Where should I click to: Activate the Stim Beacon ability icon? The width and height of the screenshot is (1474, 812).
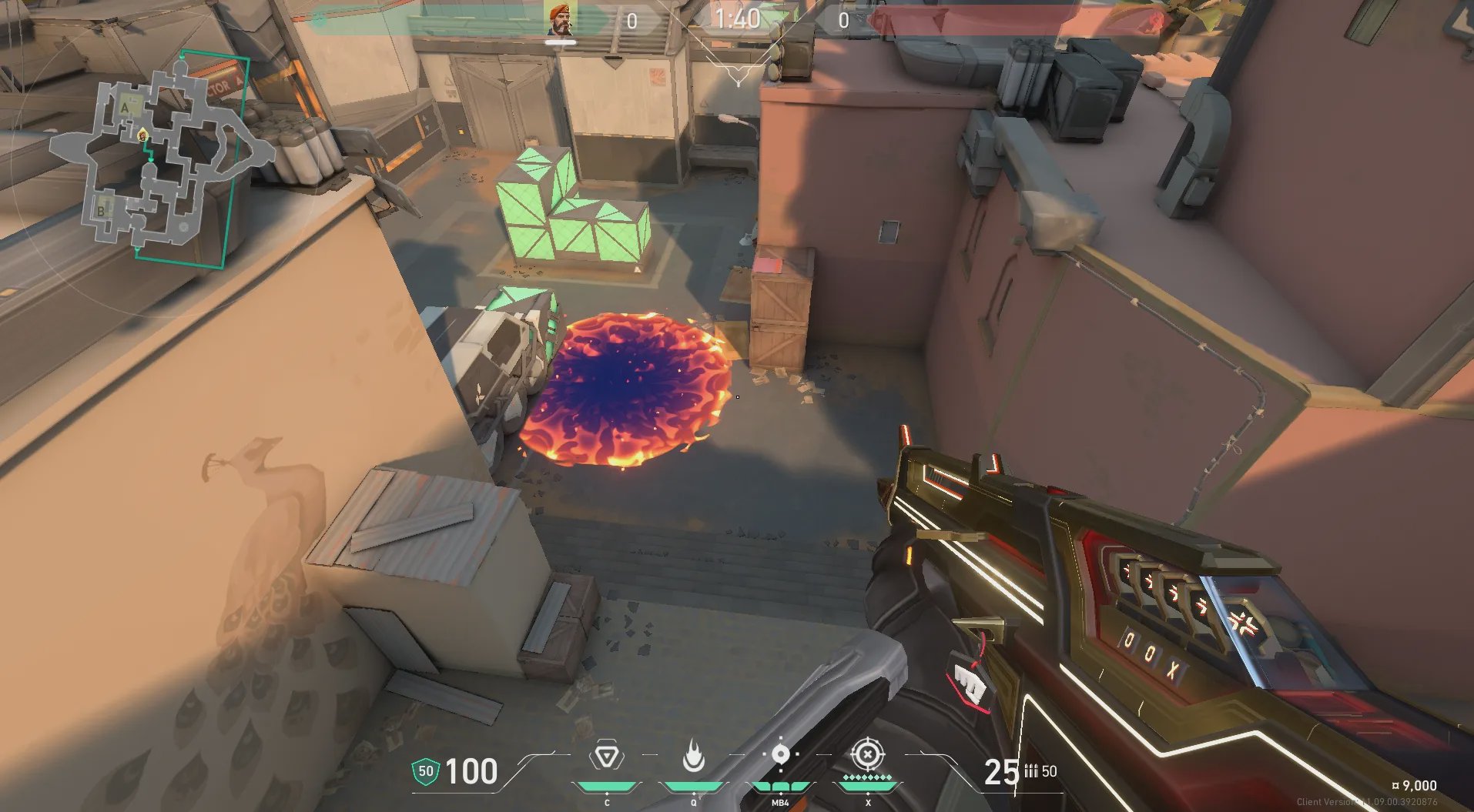(x=607, y=758)
